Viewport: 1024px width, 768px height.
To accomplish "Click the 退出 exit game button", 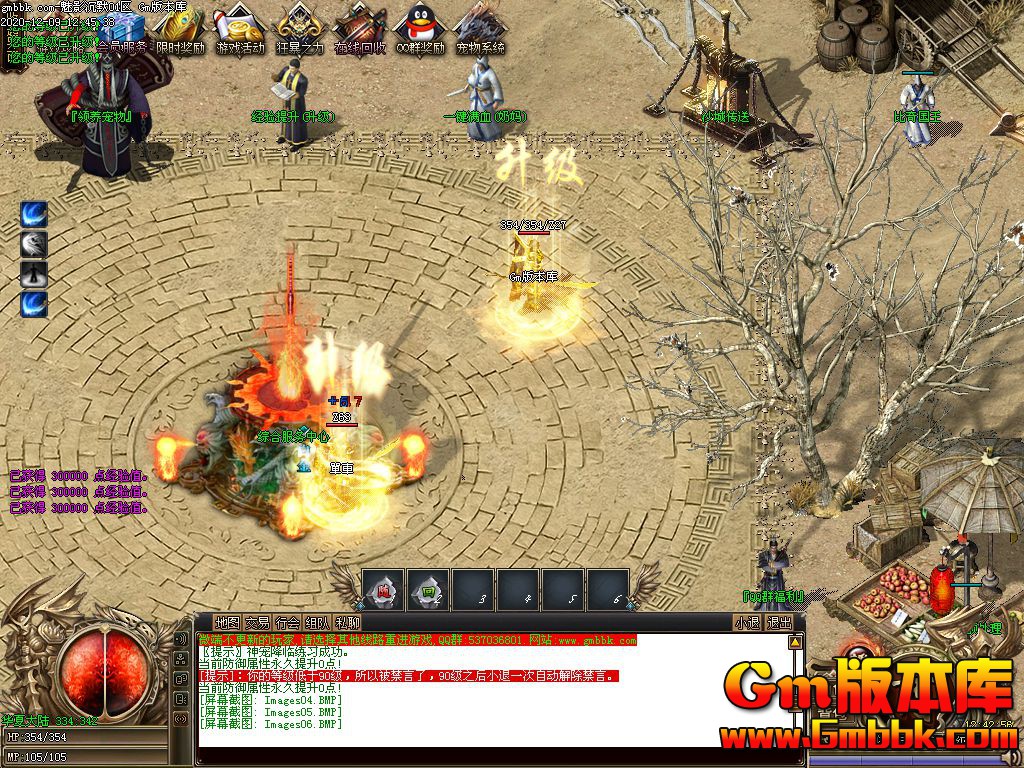I will point(778,622).
